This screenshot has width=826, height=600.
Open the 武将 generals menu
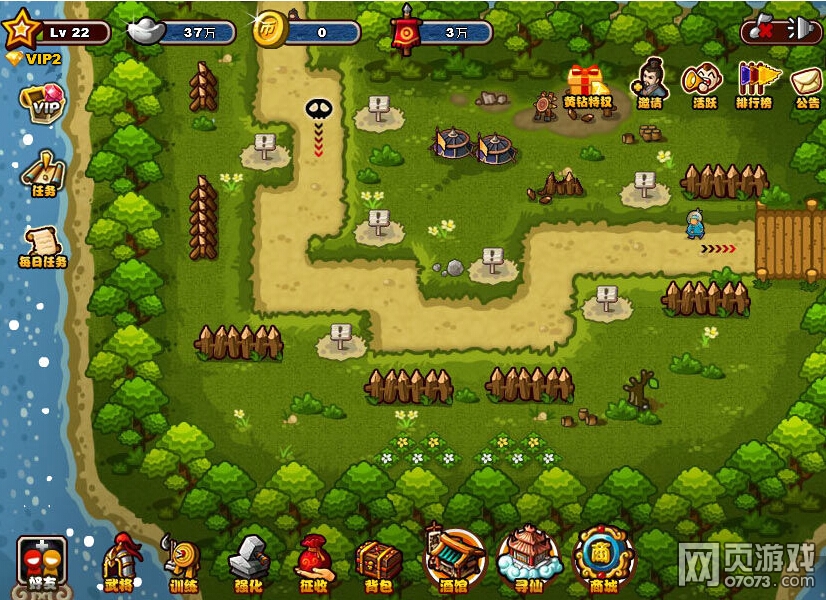click(119, 561)
